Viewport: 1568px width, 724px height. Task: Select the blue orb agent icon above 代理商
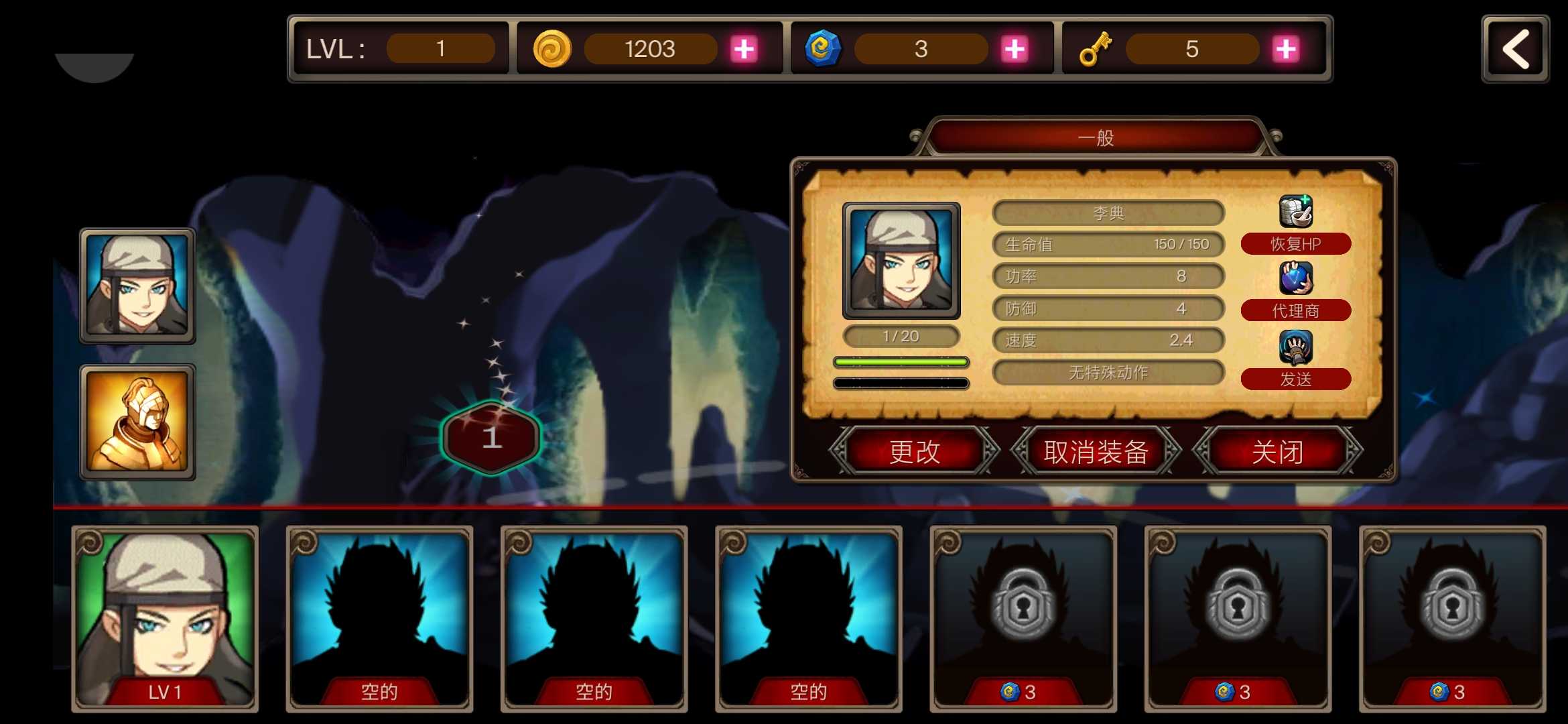pos(1293,277)
